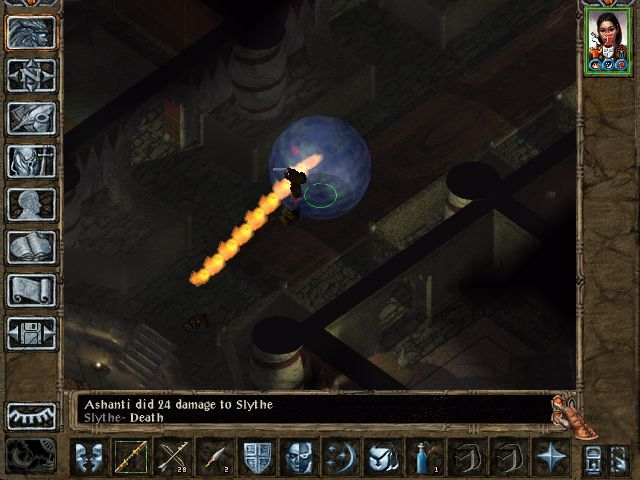Viewport: 640px width, 480px height.
Task: Click the closed-eye rest button
Action: 31,415
